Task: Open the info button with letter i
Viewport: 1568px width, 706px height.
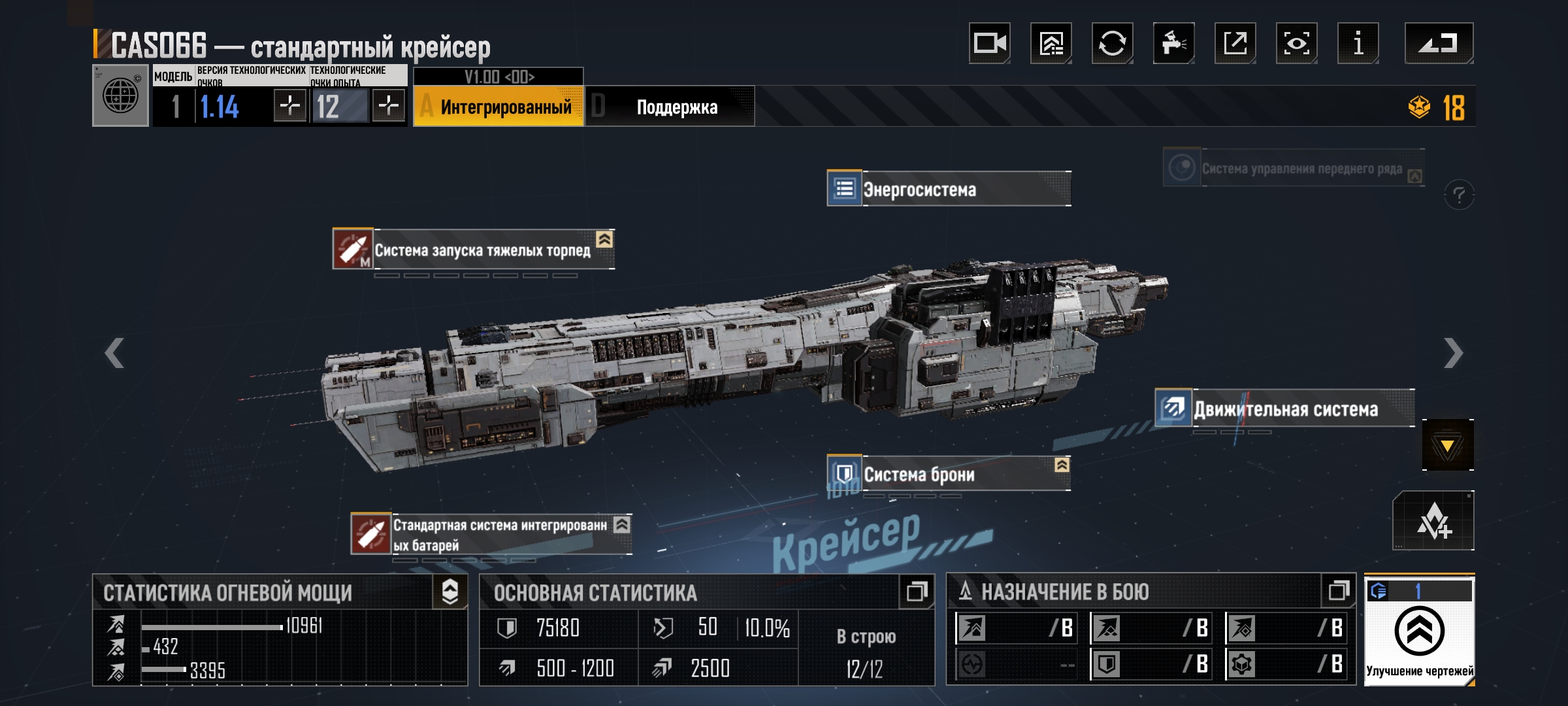Action: click(x=1358, y=44)
